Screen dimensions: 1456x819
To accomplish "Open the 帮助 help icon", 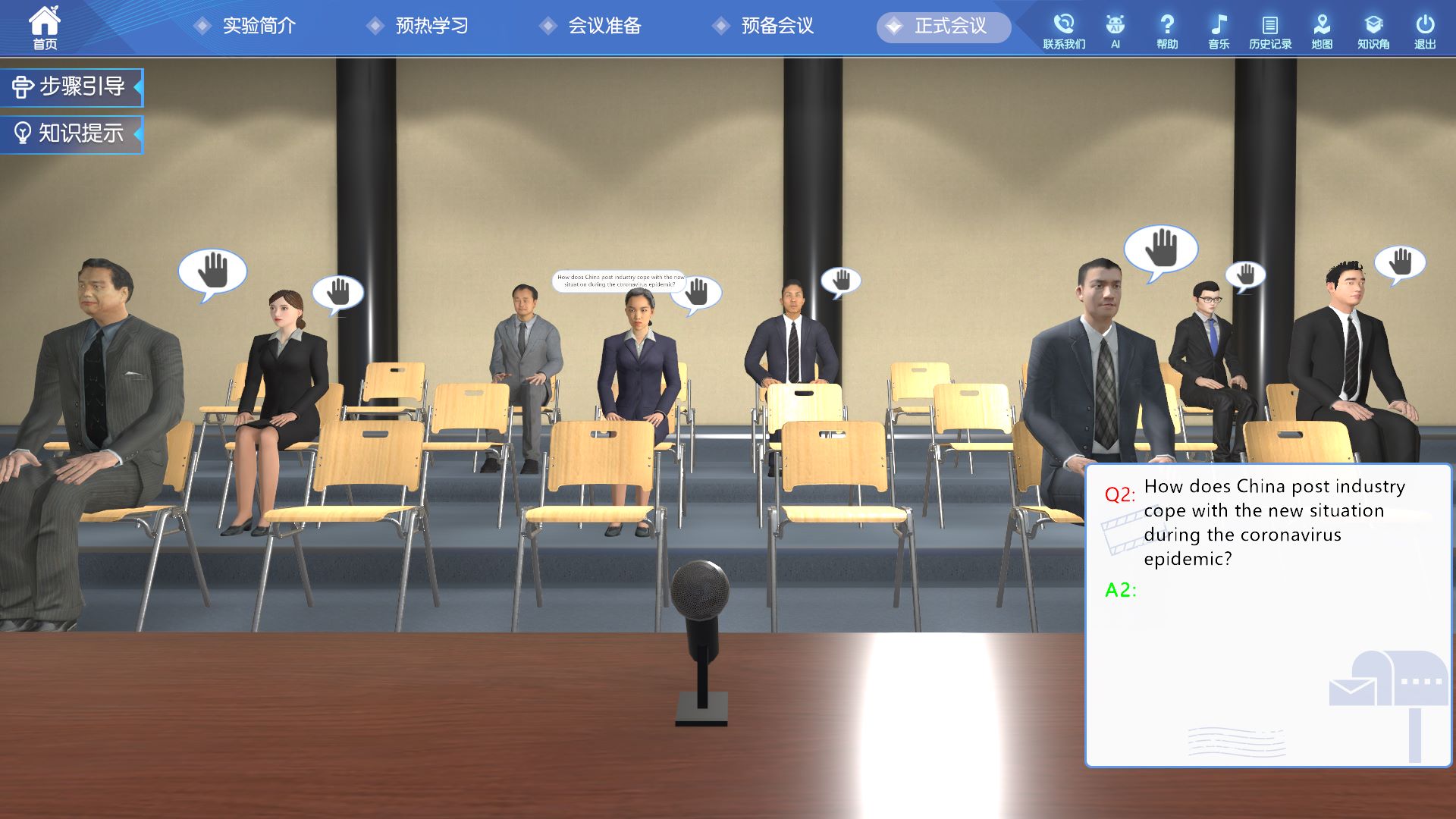I will (1167, 31).
